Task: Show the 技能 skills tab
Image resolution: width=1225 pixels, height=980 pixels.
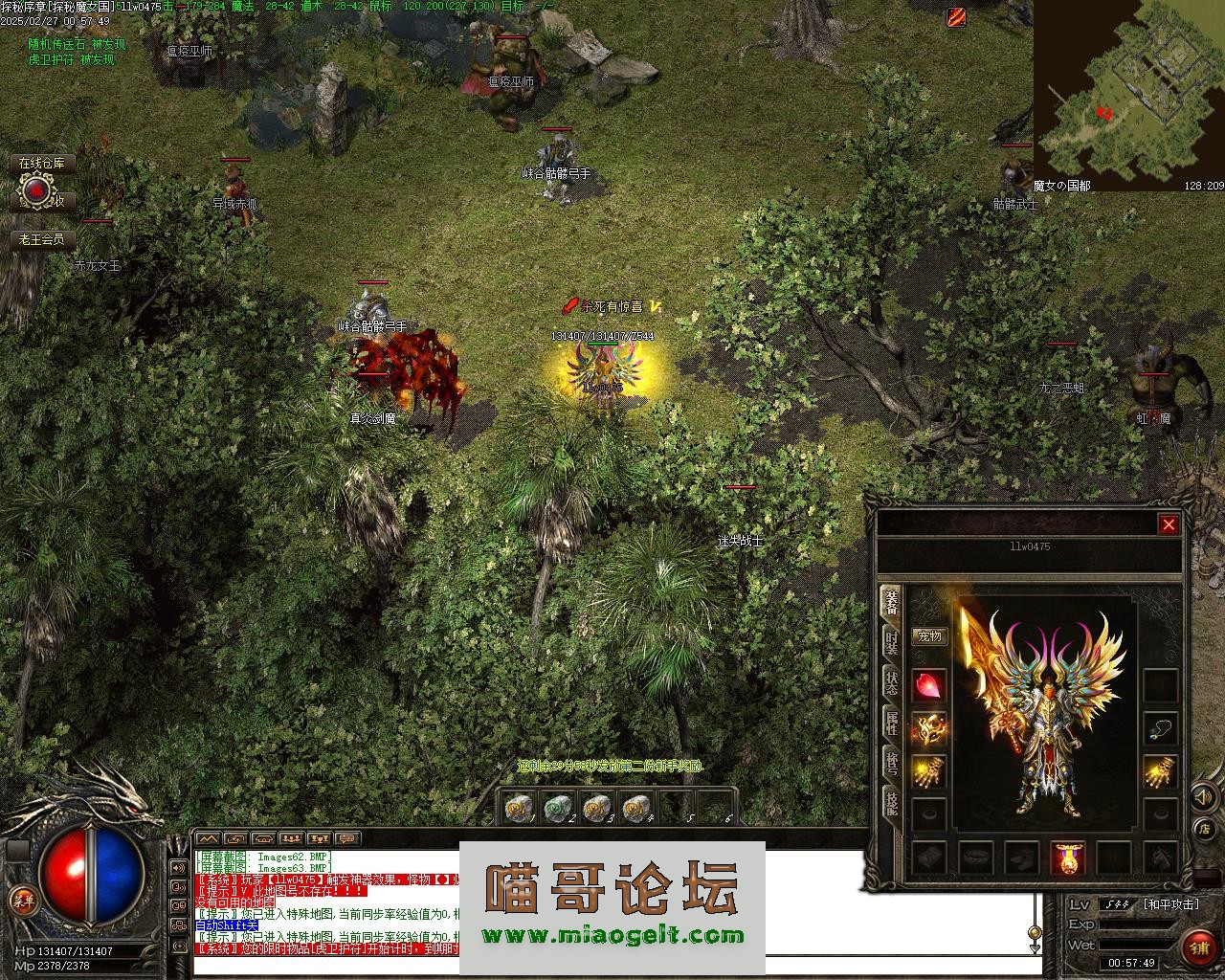Action: tap(891, 802)
